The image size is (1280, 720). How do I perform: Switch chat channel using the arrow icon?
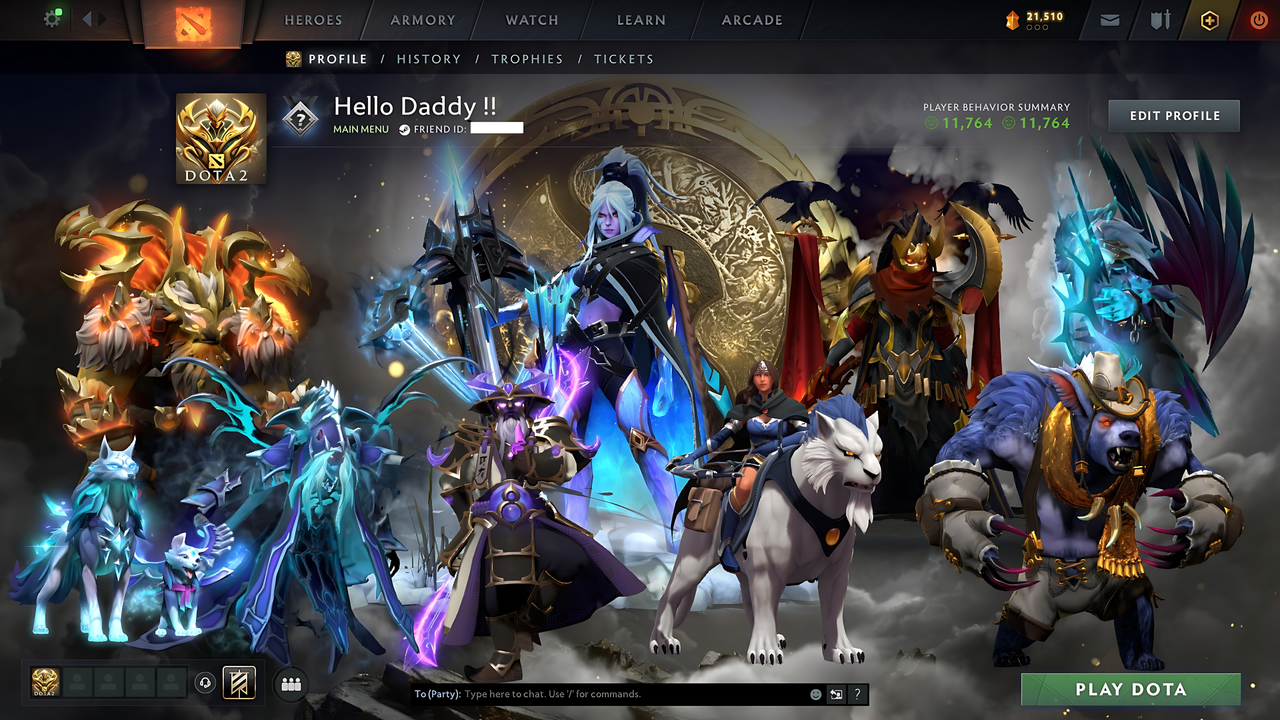click(836, 693)
